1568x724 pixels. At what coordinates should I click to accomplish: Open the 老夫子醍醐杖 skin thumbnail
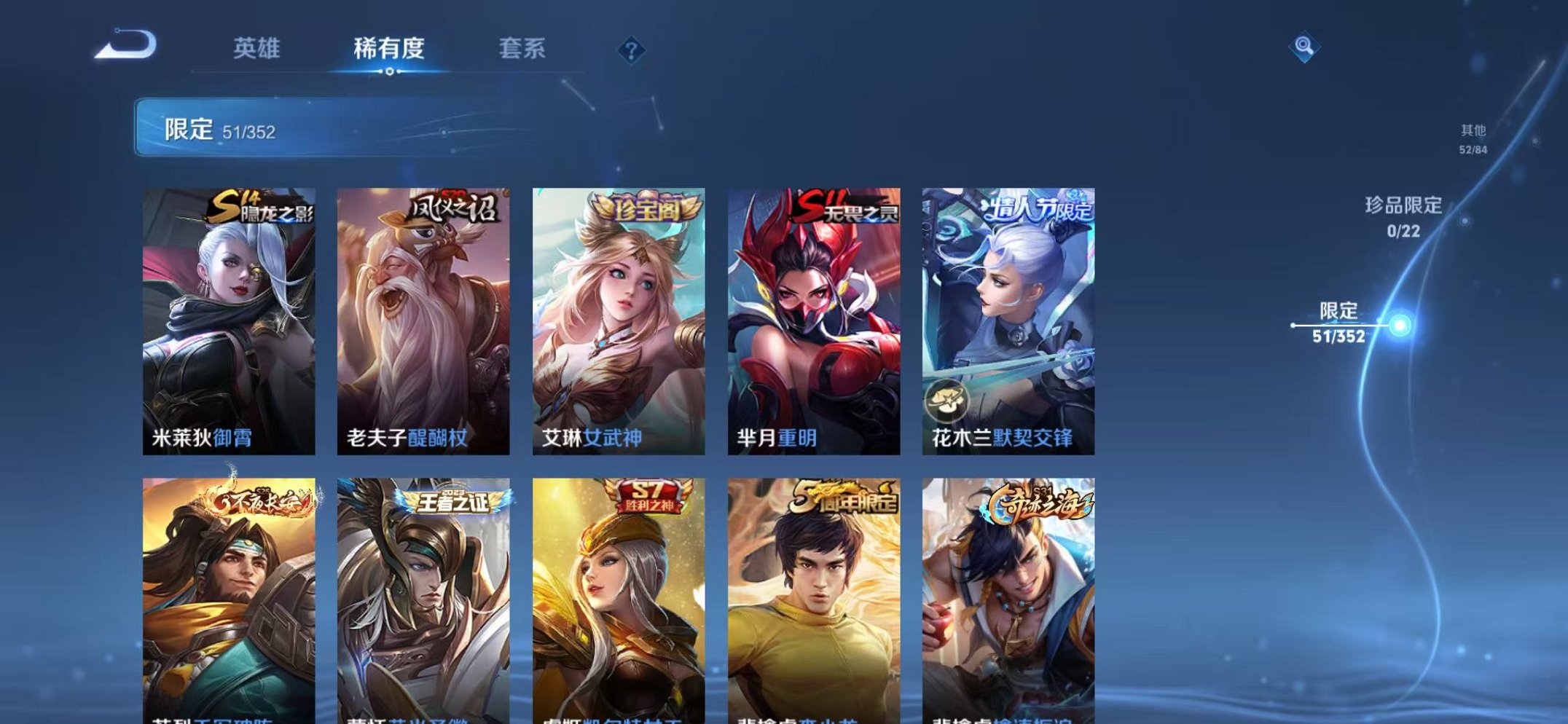423,313
